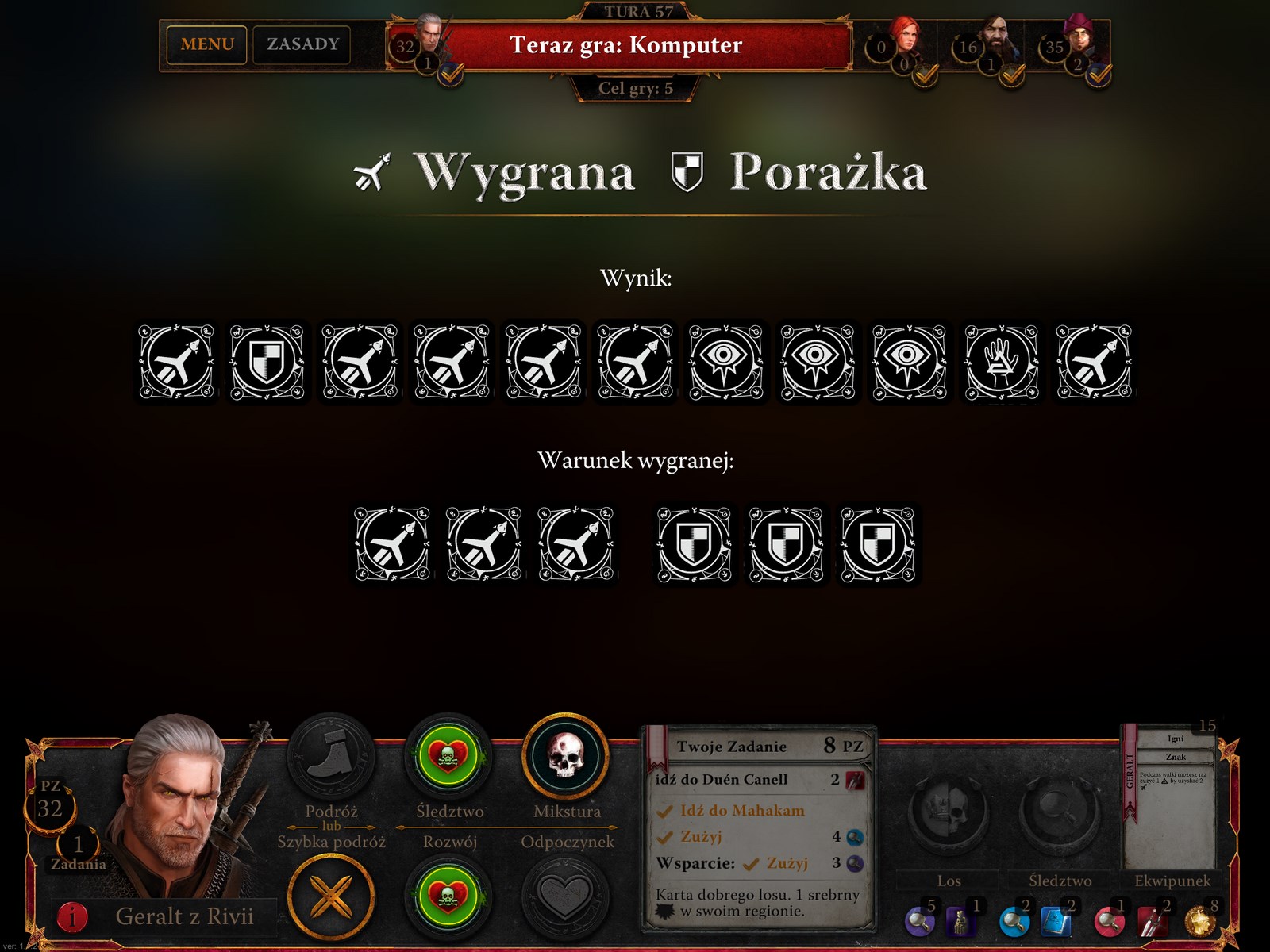Open the ZASADY rules button
This screenshot has width=1270, height=952.
[302, 44]
